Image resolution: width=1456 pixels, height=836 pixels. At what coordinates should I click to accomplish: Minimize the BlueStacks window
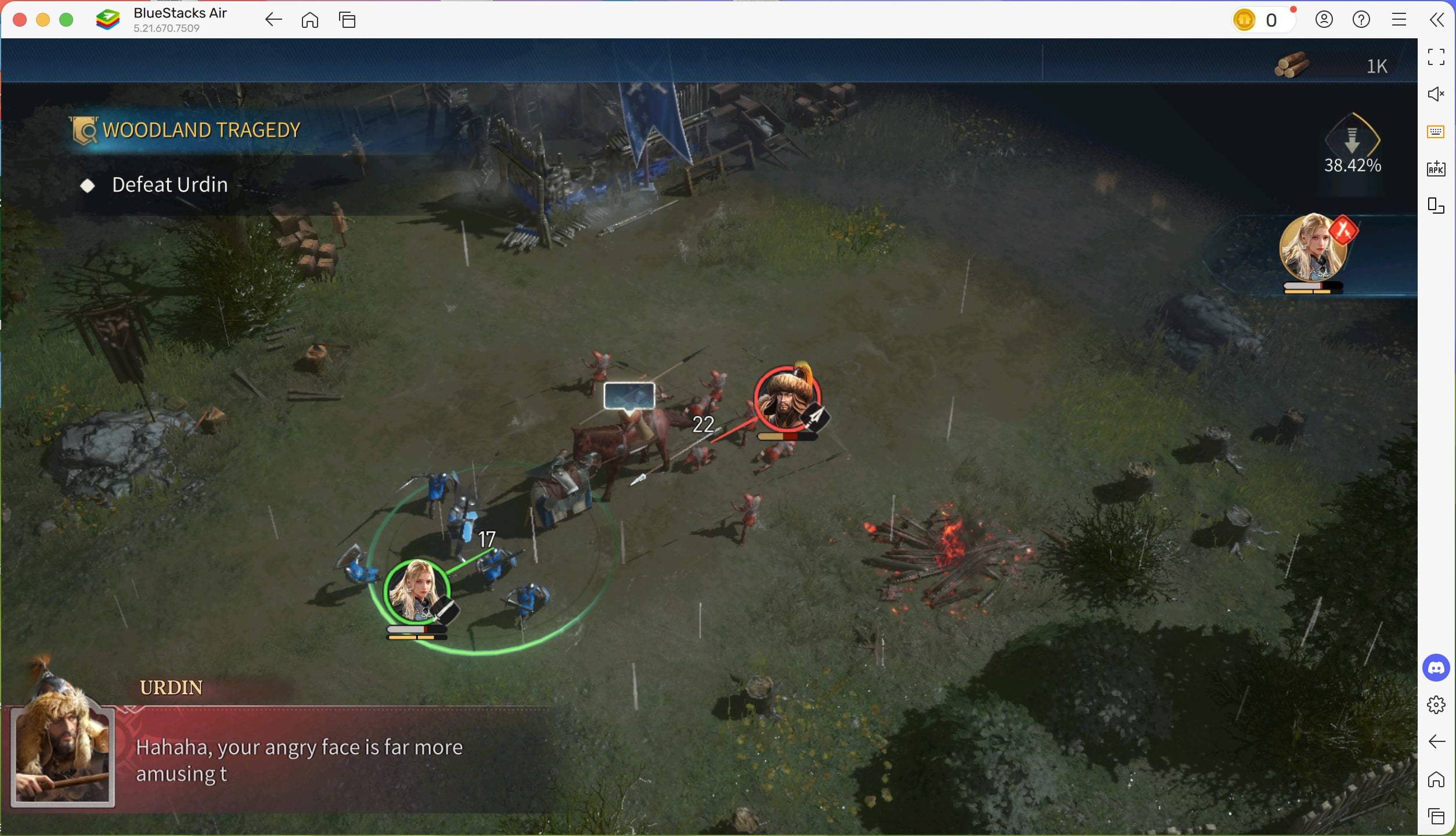click(43, 19)
